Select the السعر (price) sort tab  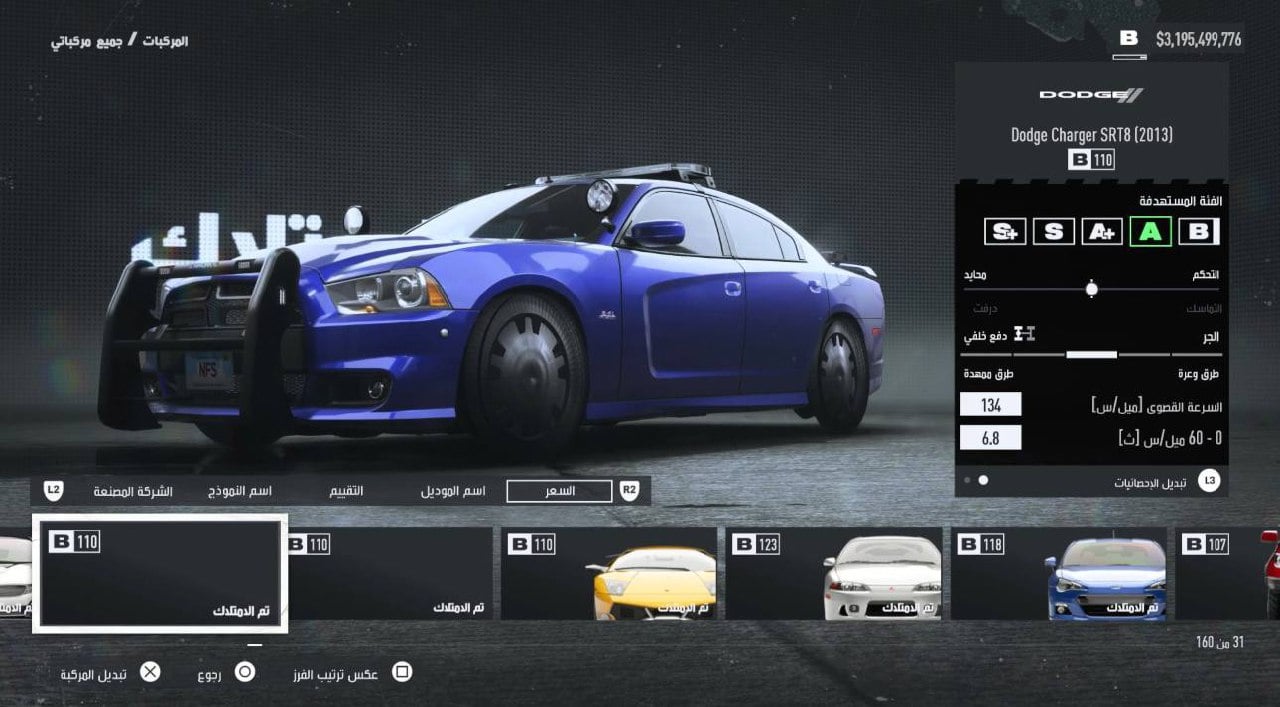[559, 491]
